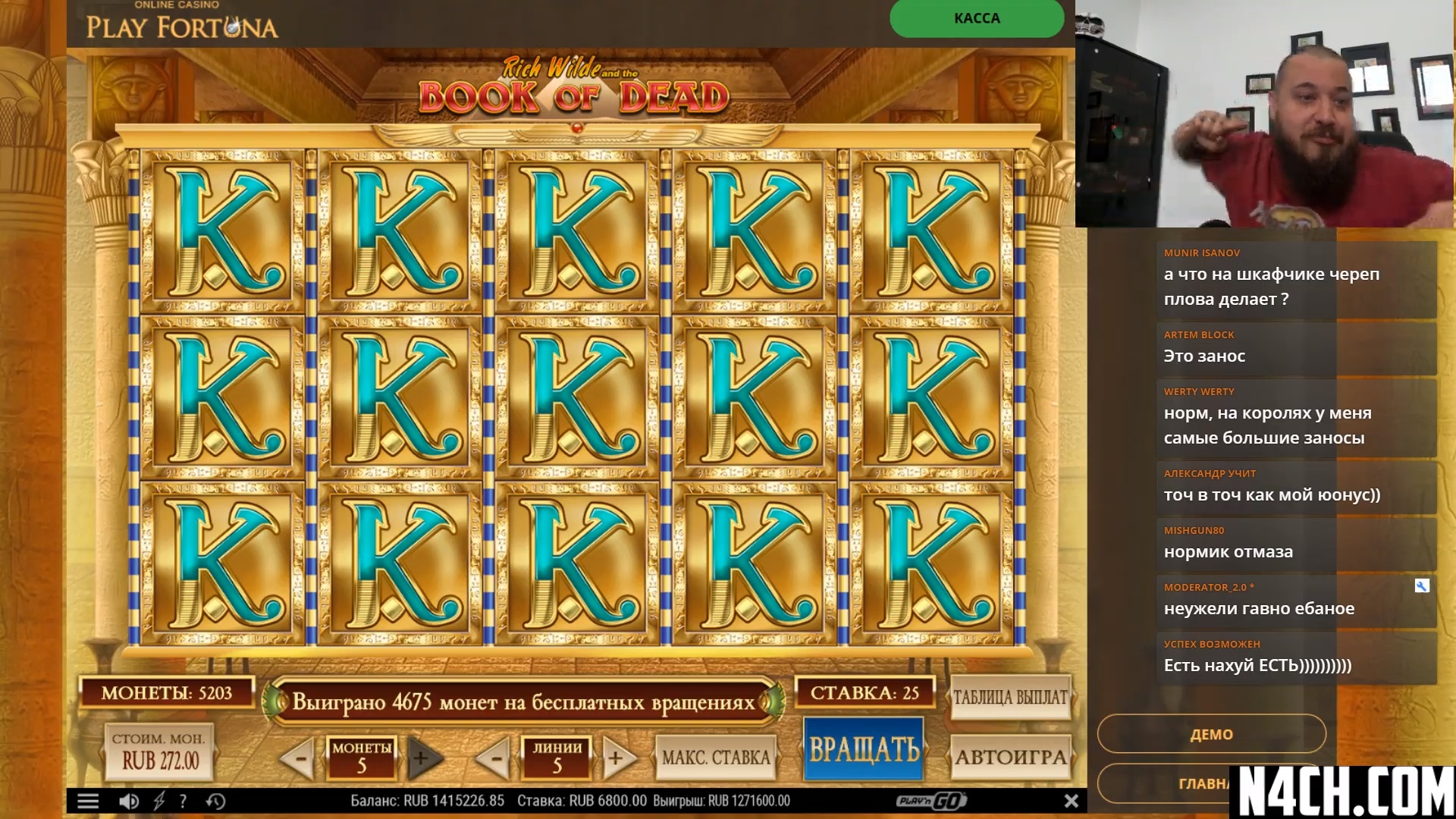Toggle the lightning bolt fast play
This screenshot has height=819, width=1456.
point(158,801)
